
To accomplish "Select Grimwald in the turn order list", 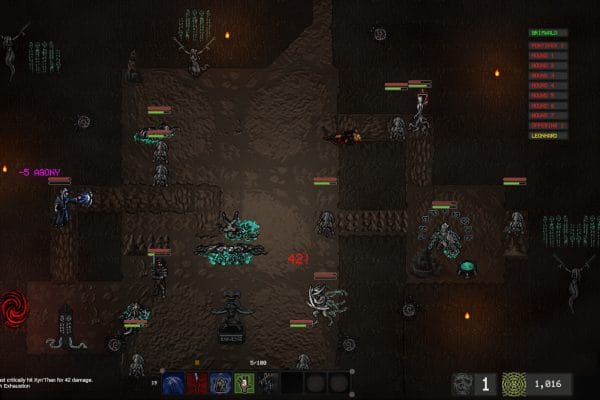I will tap(548, 33).
